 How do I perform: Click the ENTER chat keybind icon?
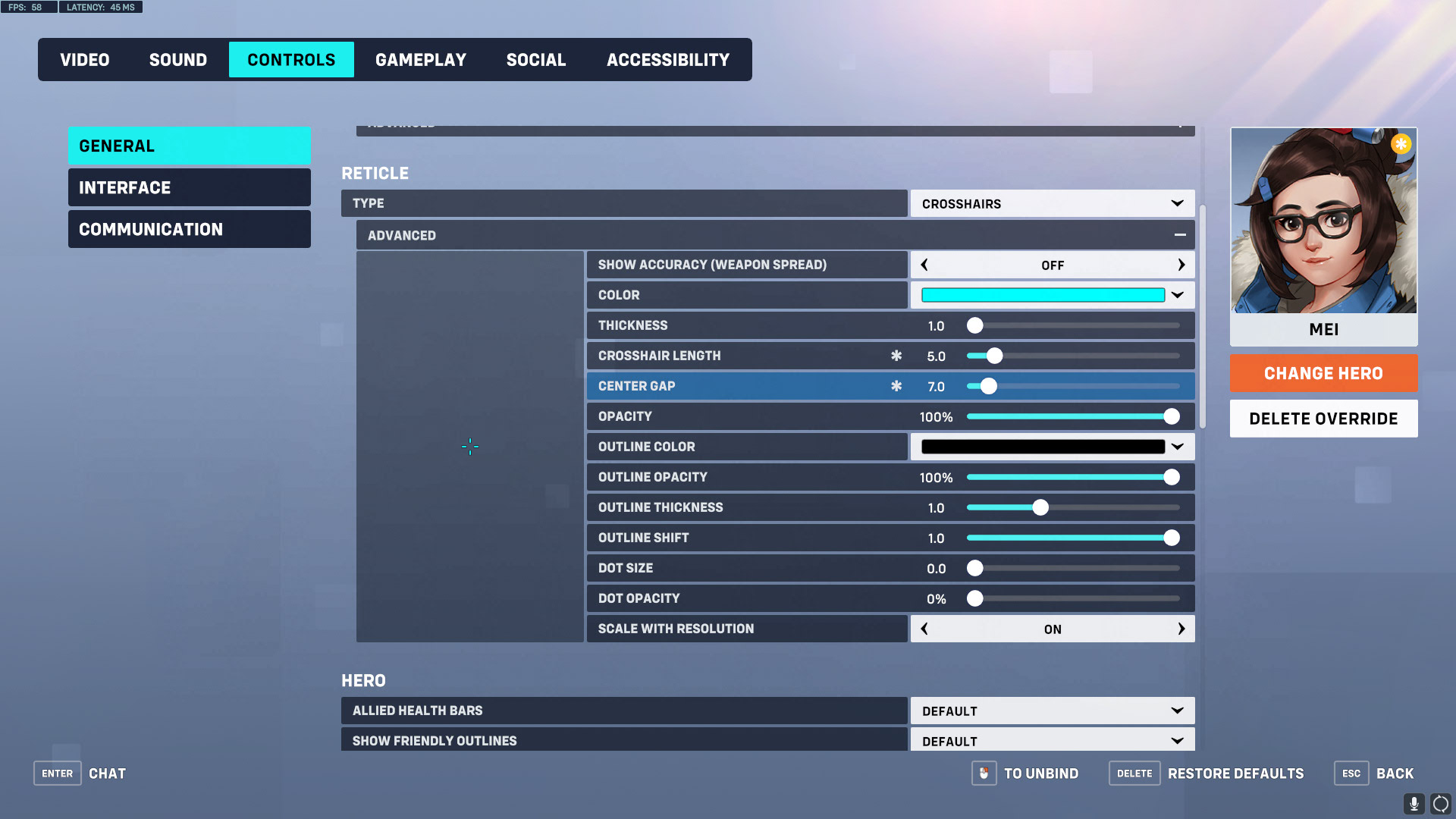[x=57, y=773]
